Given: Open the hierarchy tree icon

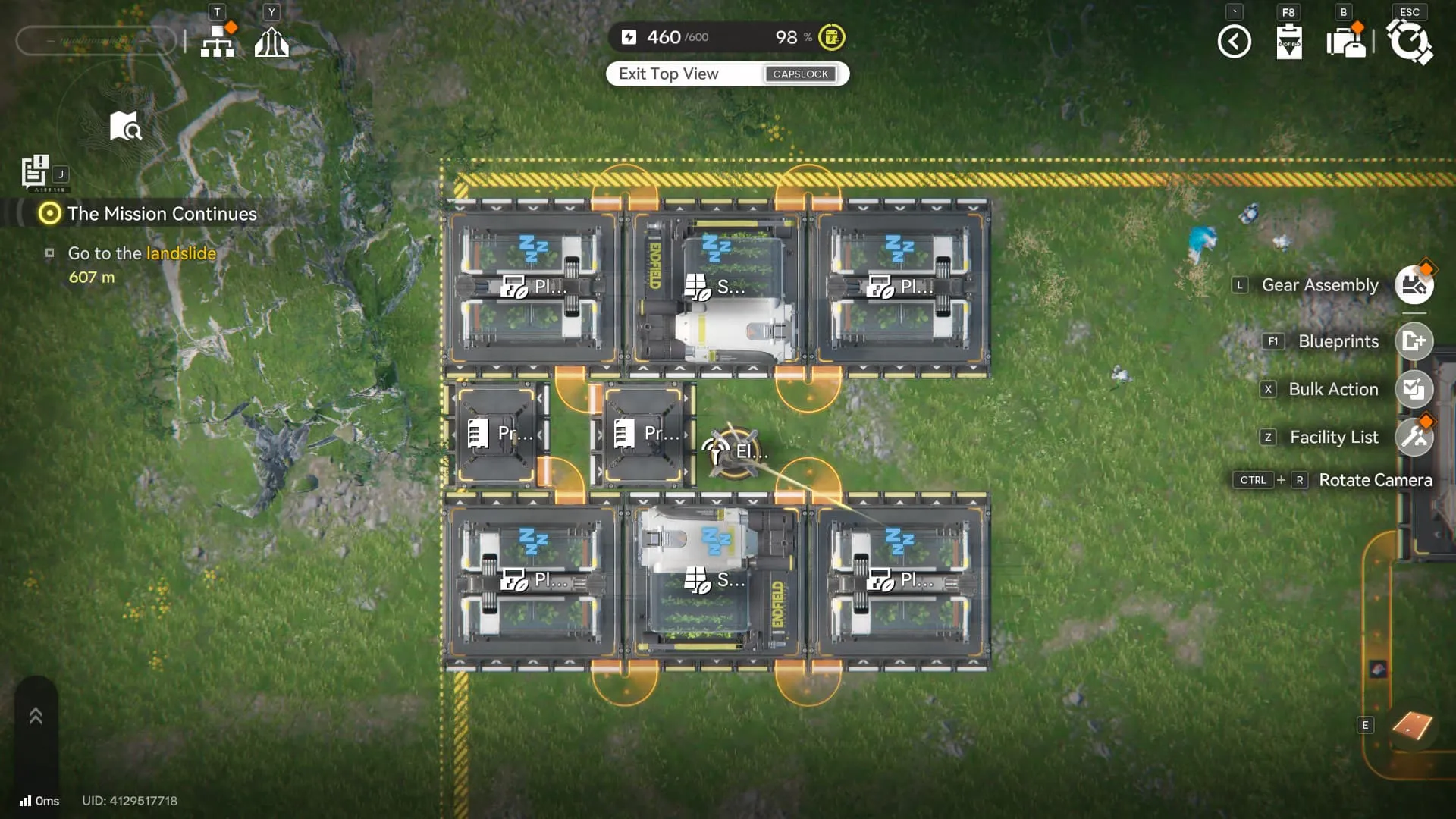Looking at the screenshot, I should [218, 42].
